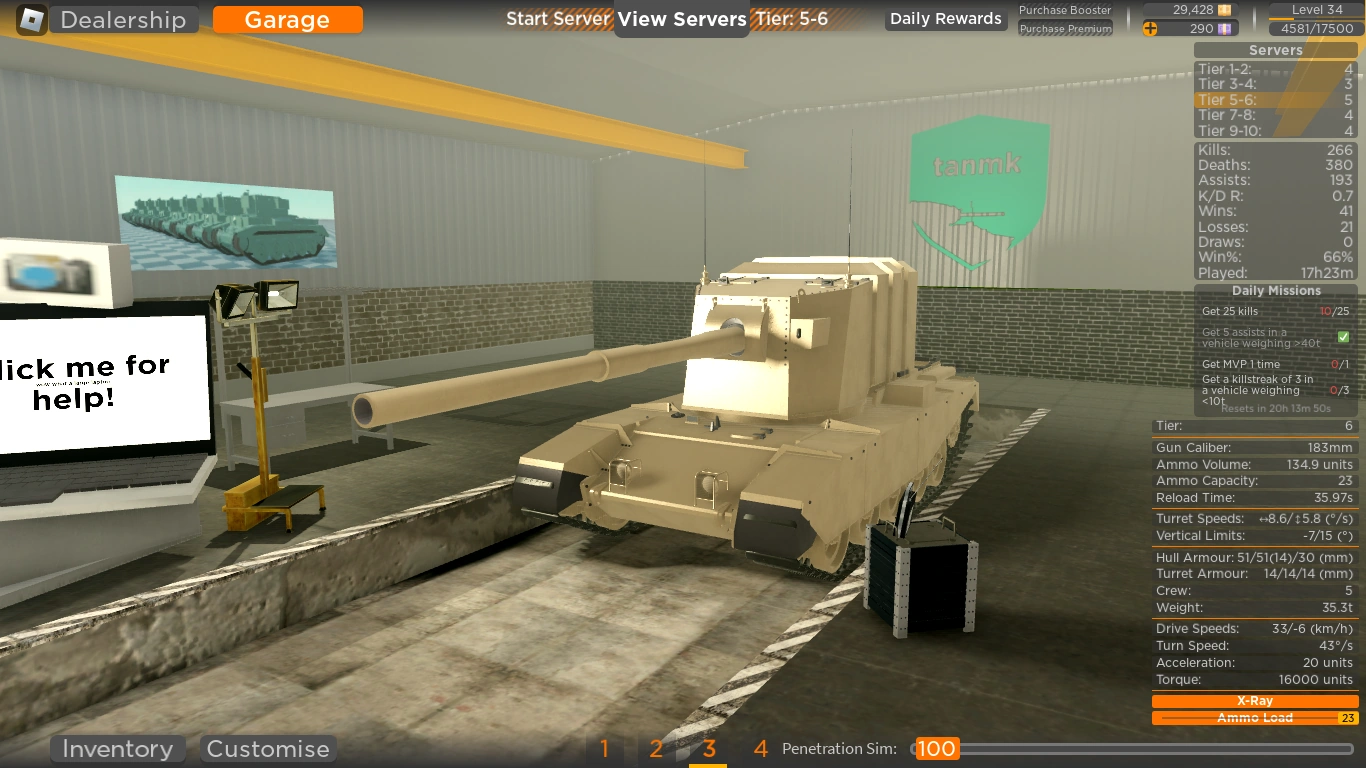Click the green checkmark on the assists mission

[x=1343, y=337]
